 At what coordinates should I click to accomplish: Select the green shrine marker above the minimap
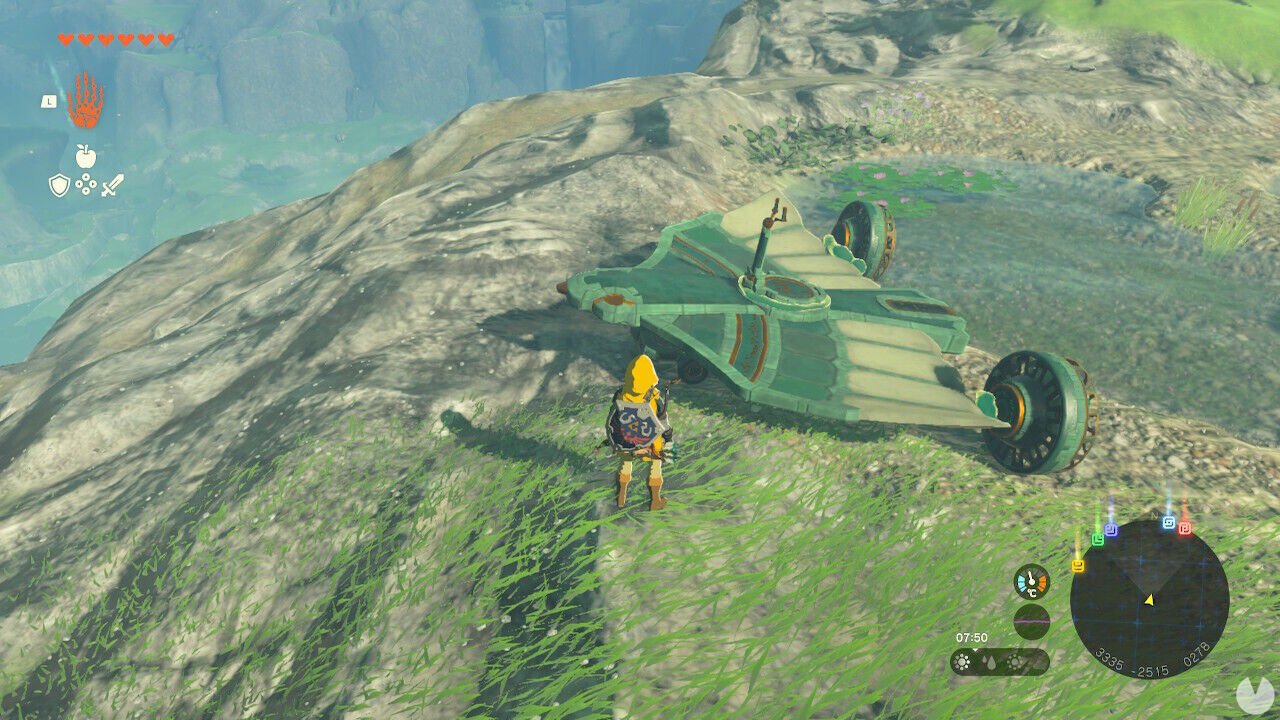coord(1098,540)
